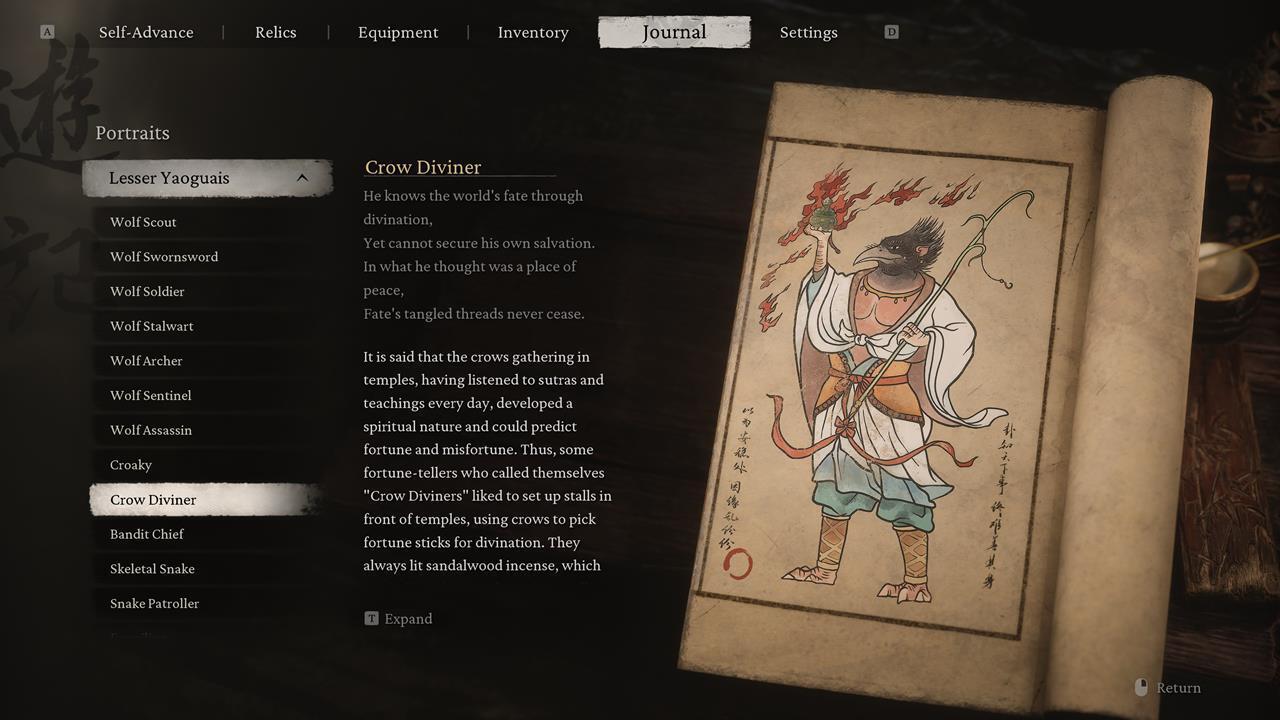The width and height of the screenshot is (1280, 720).
Task: Choose the Snake Patroller entry
Action: 154,603
